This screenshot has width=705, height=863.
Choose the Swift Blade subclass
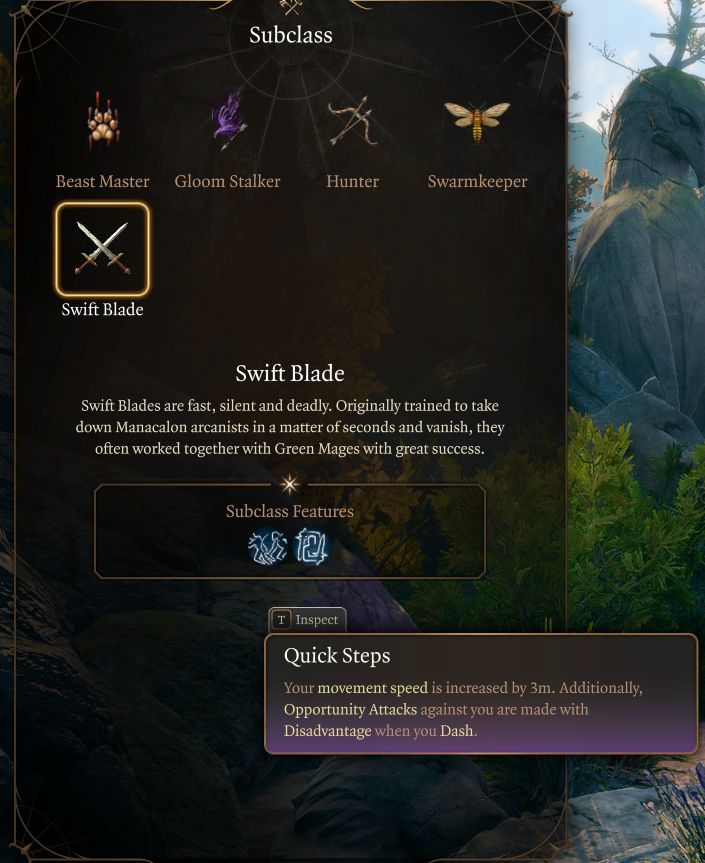click(x=102, y=250)
